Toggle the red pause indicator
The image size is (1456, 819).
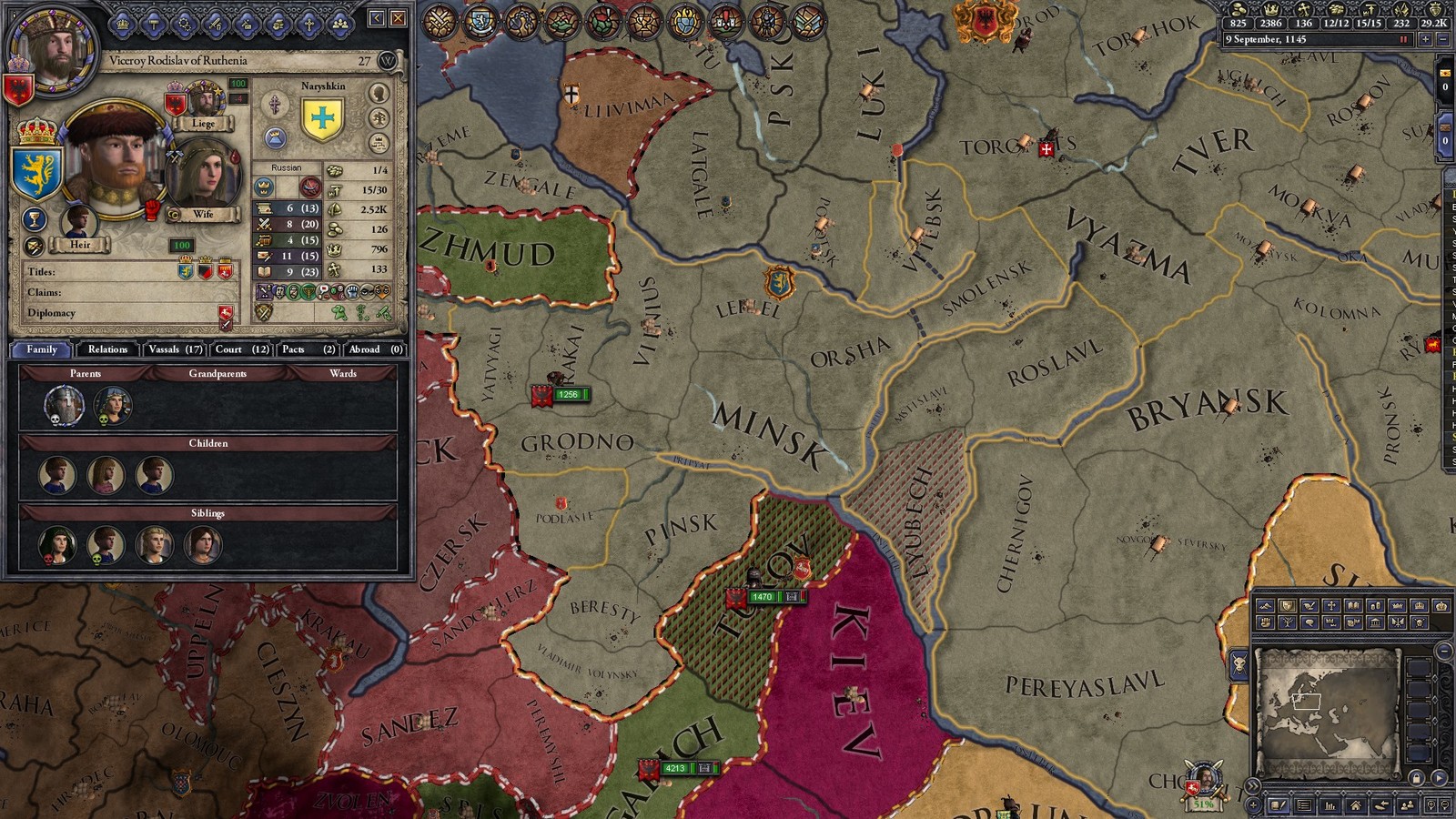tap(1404, 40)
